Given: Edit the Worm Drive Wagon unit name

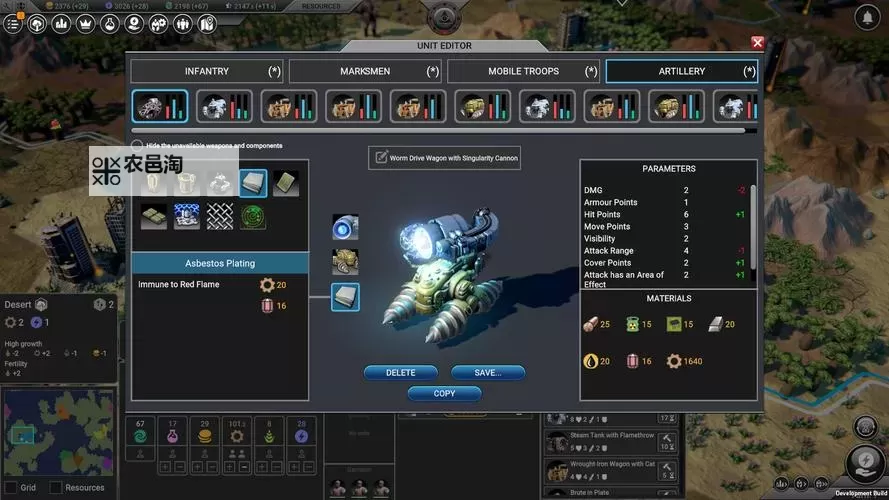Looking at the screenshot, I should [x=445, y=158].
